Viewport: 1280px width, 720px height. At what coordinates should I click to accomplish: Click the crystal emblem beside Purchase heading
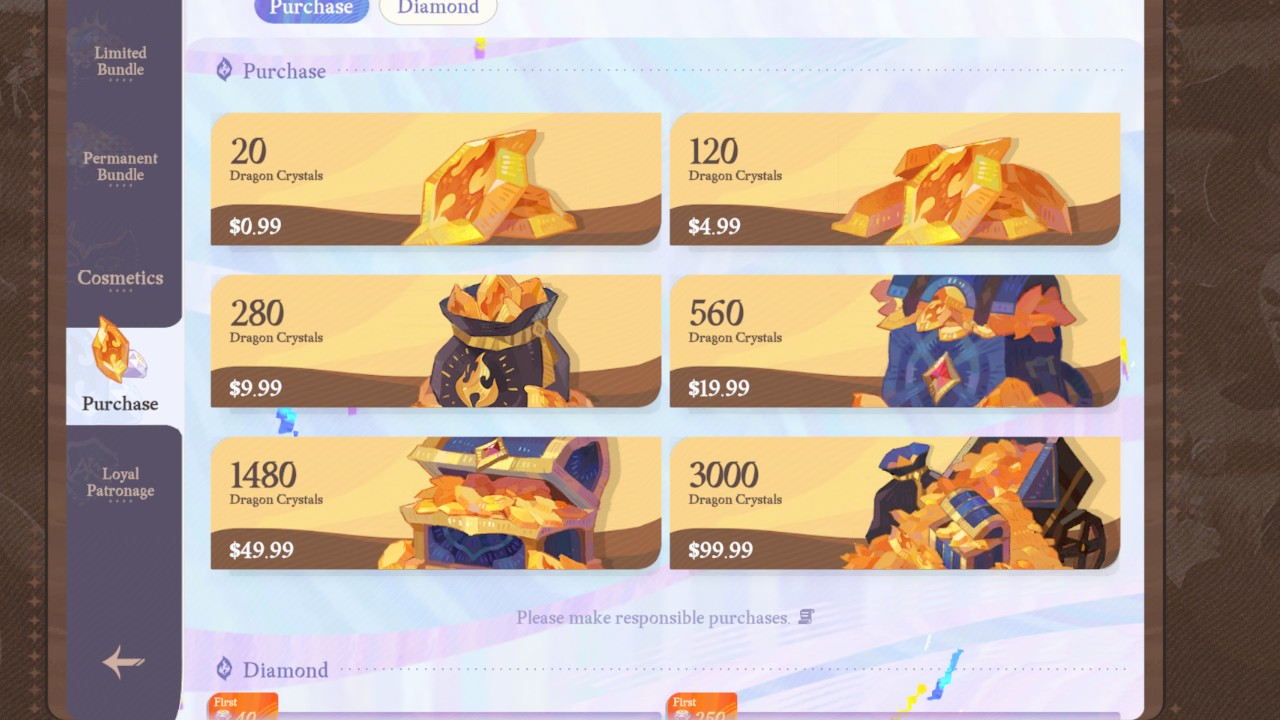(224, 69)
